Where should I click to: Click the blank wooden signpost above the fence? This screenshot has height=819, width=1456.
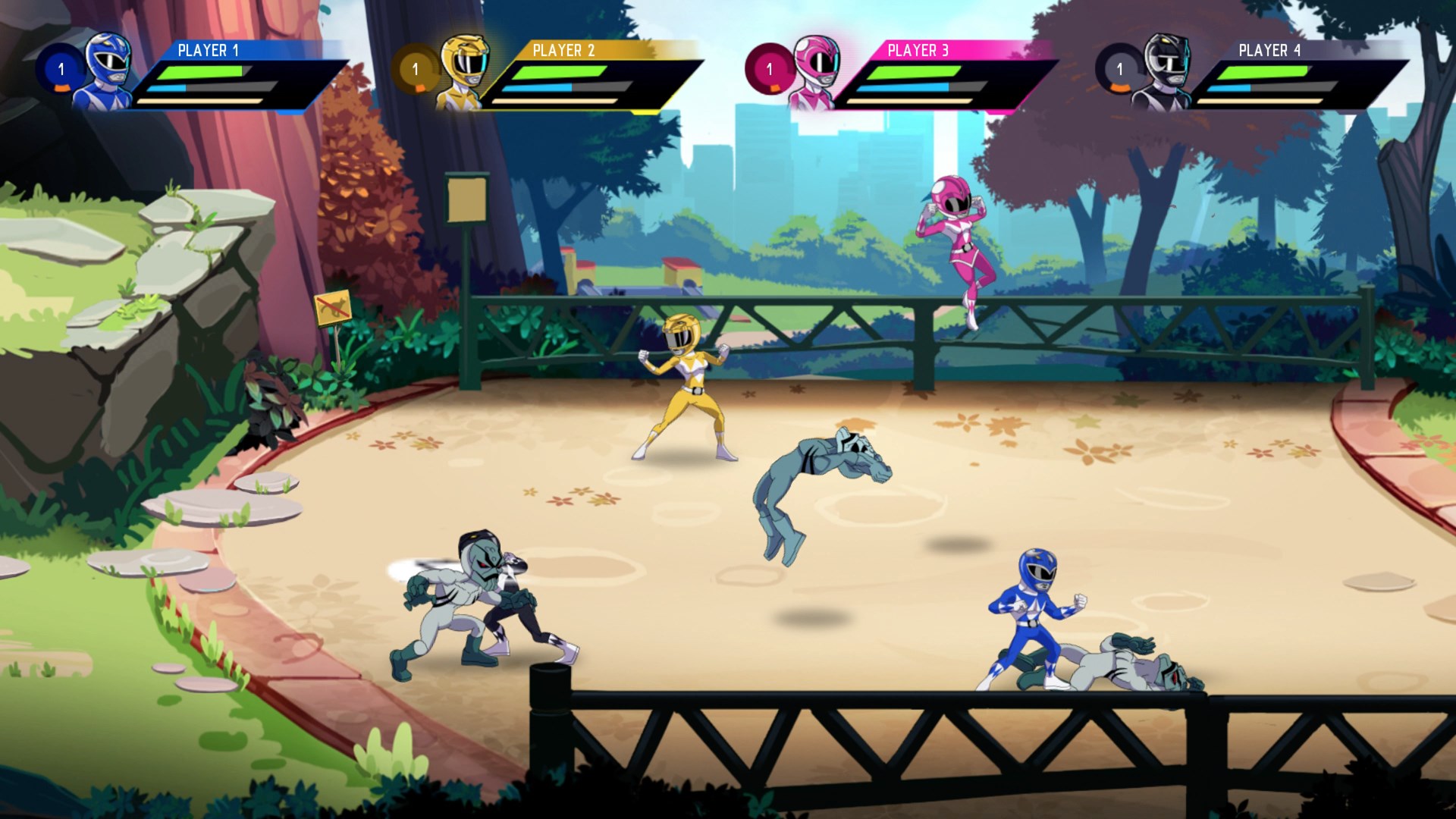tap(466, 201)
